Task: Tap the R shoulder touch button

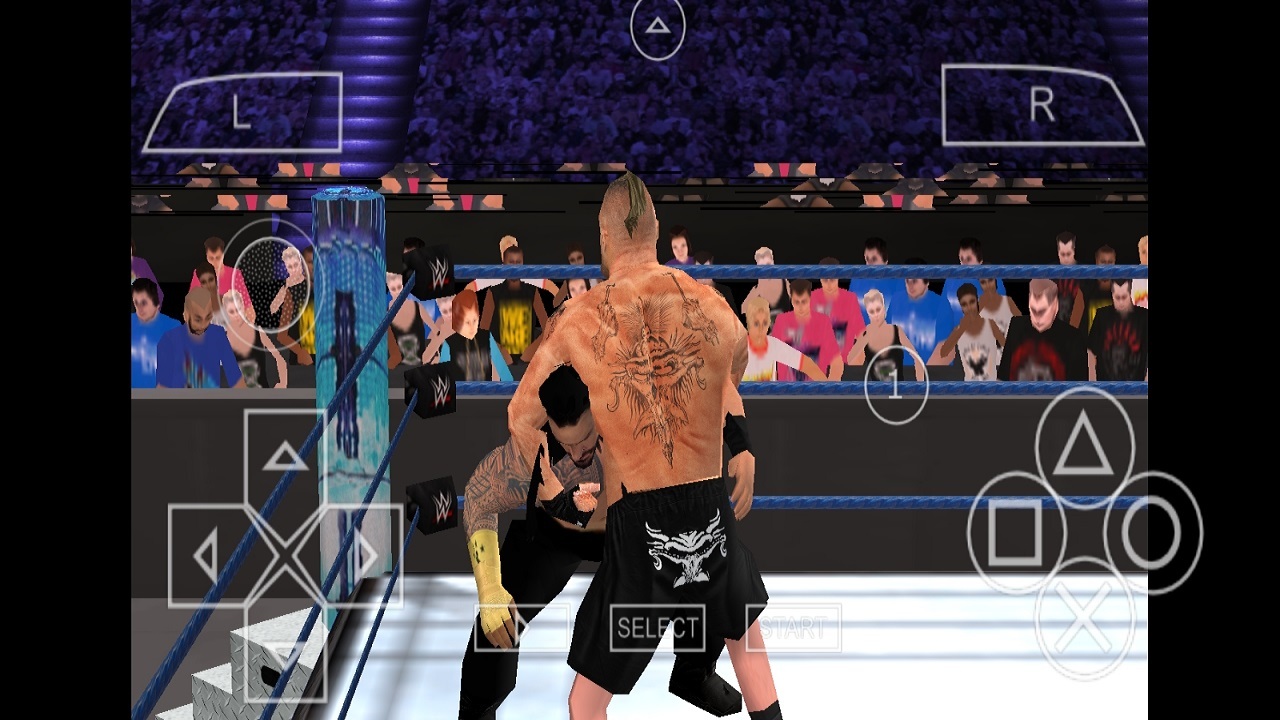Action: click(x=1042, y=105)
